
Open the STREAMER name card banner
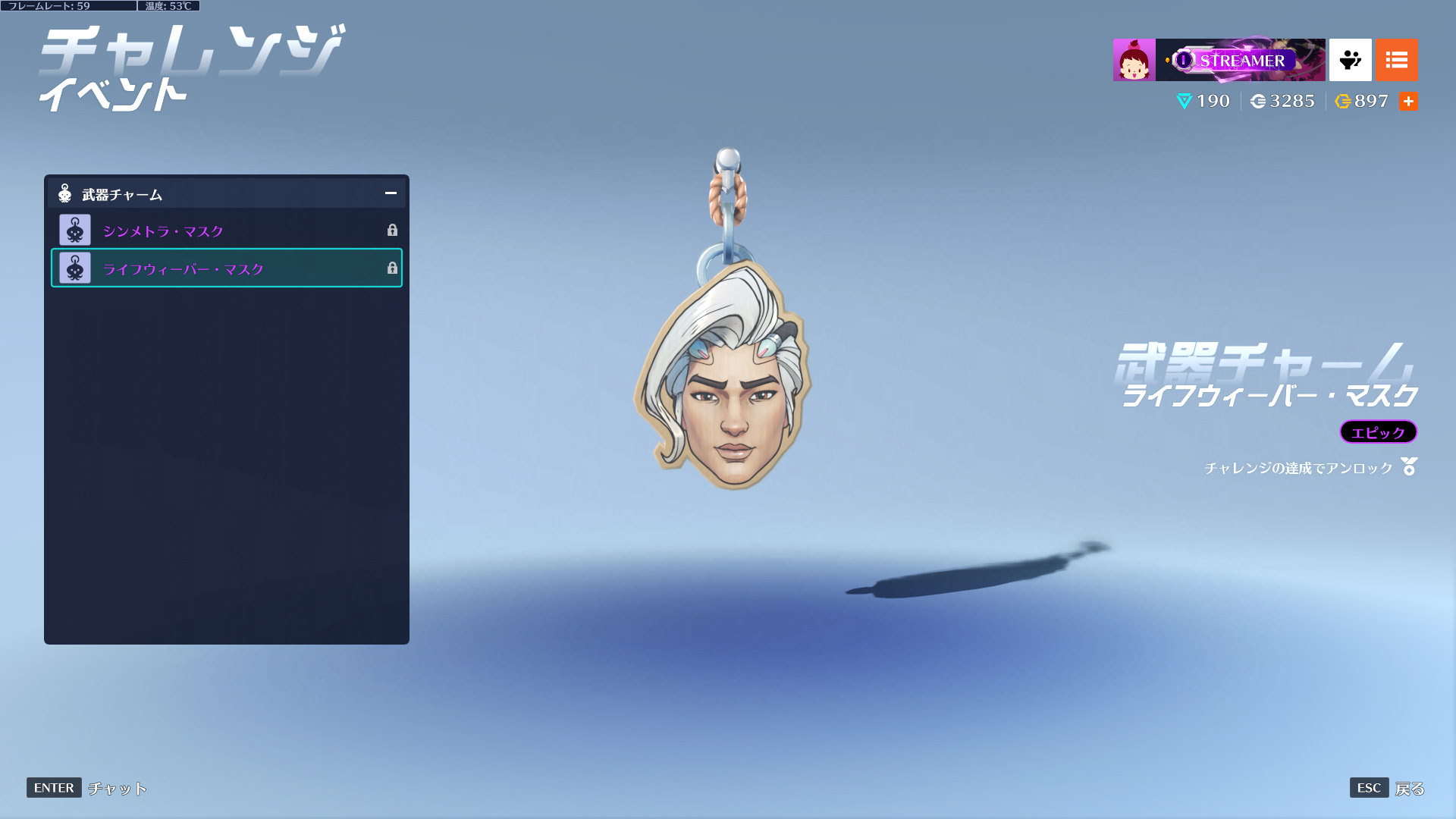(1240, 60)
